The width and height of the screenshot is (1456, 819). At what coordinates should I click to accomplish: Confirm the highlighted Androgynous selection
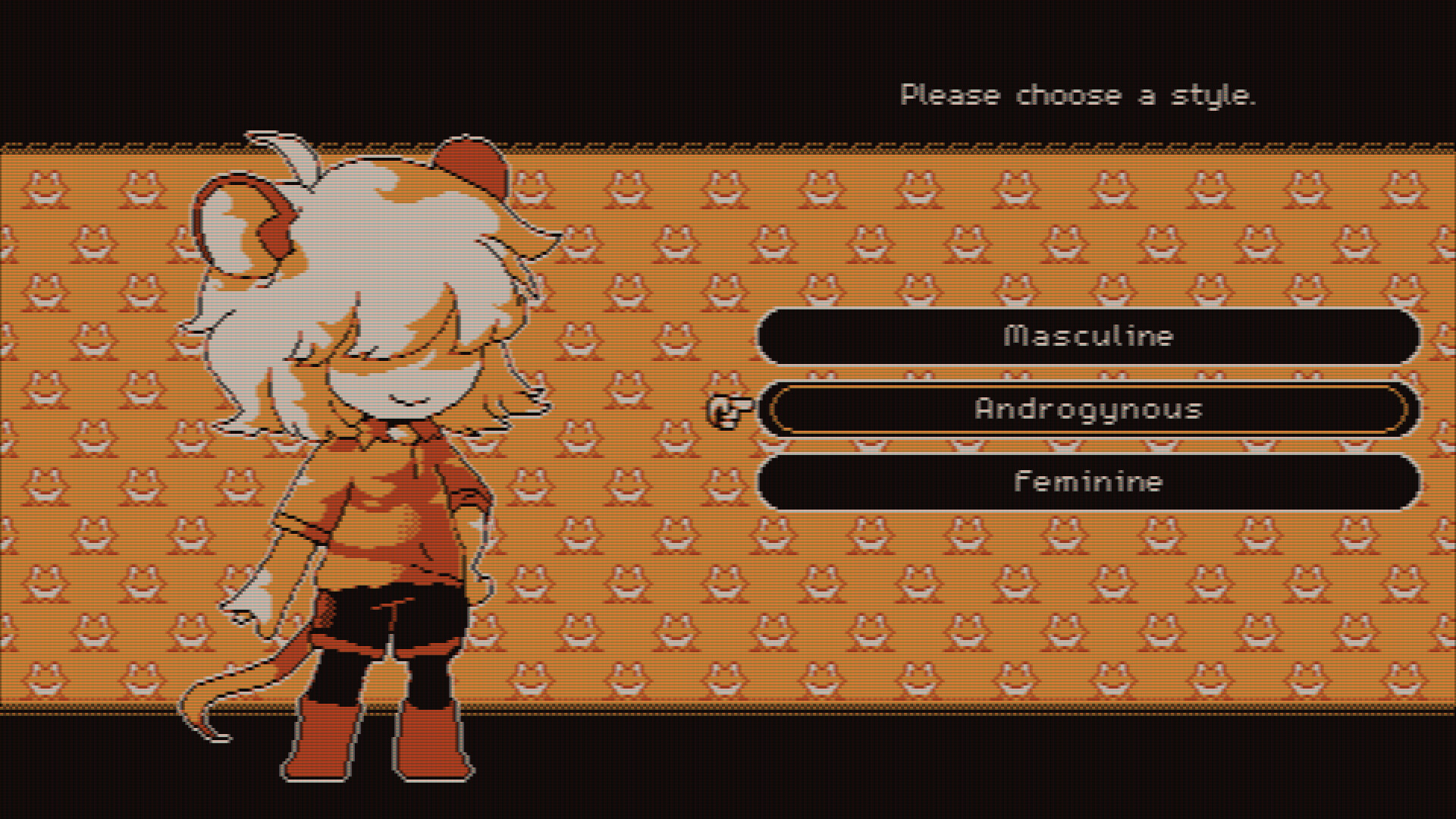point(1088,408)
